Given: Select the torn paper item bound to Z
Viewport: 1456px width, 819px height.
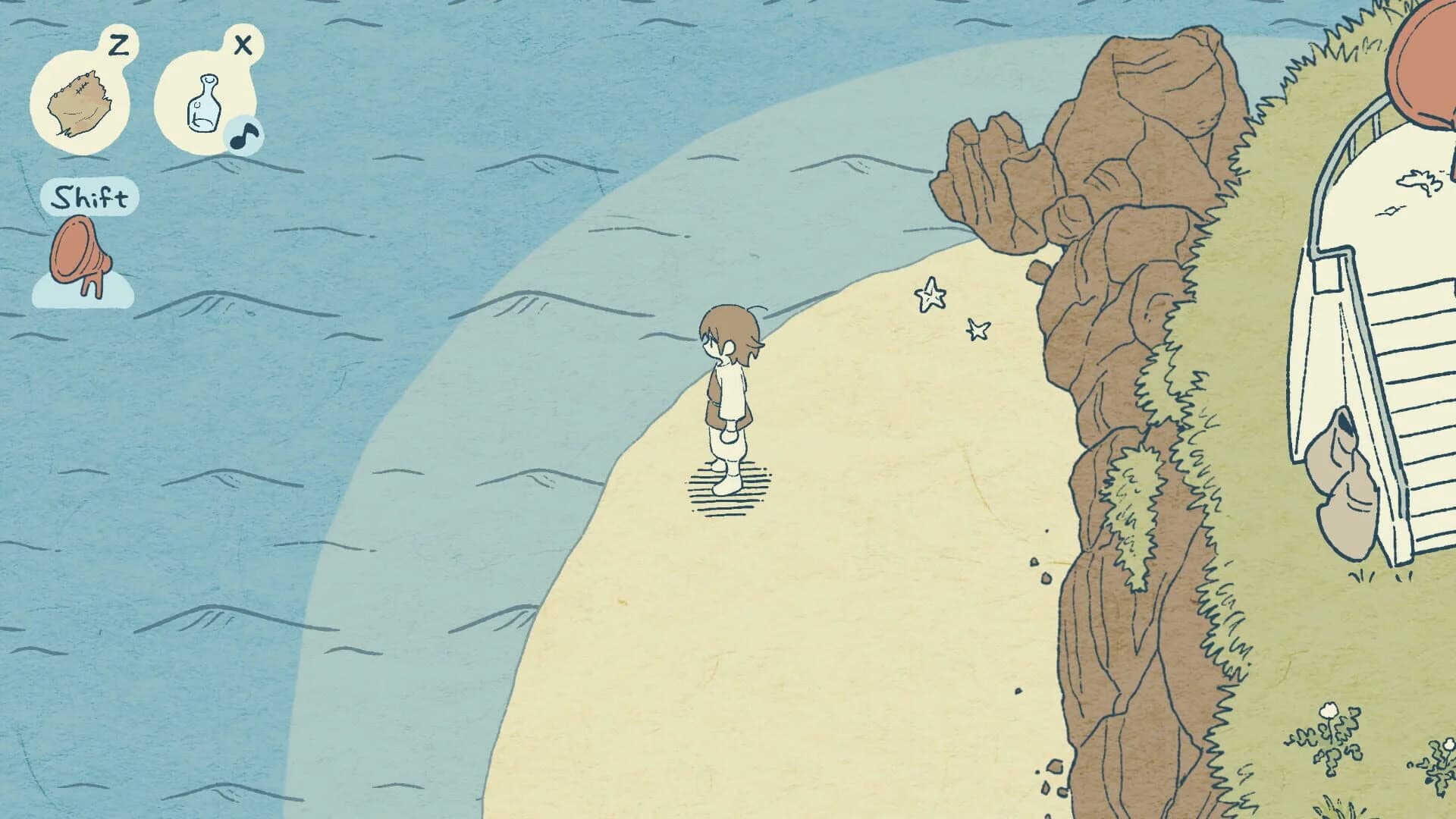Looking at the screenshot, I should [79, 101].
